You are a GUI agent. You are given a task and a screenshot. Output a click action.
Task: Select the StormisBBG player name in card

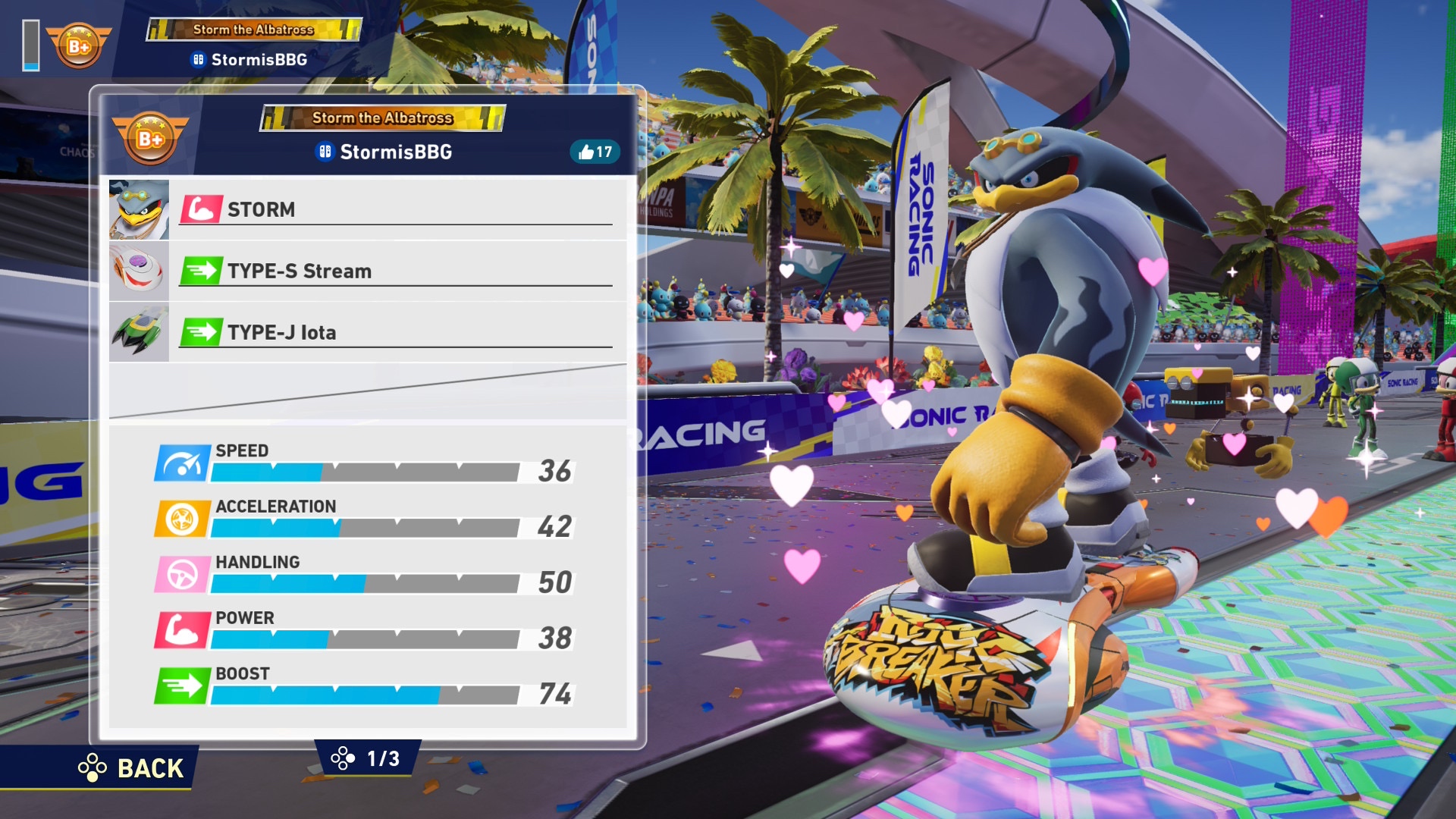pos(394,152)
